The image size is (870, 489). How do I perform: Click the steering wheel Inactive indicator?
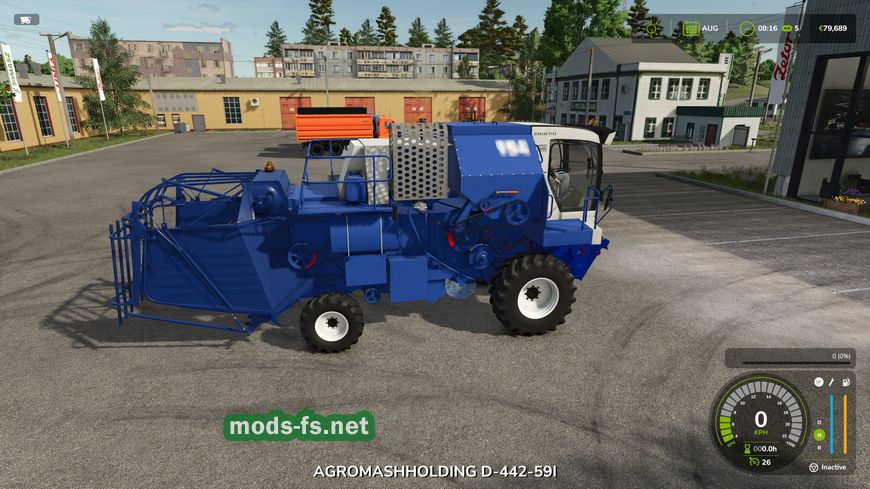(814, 467)
